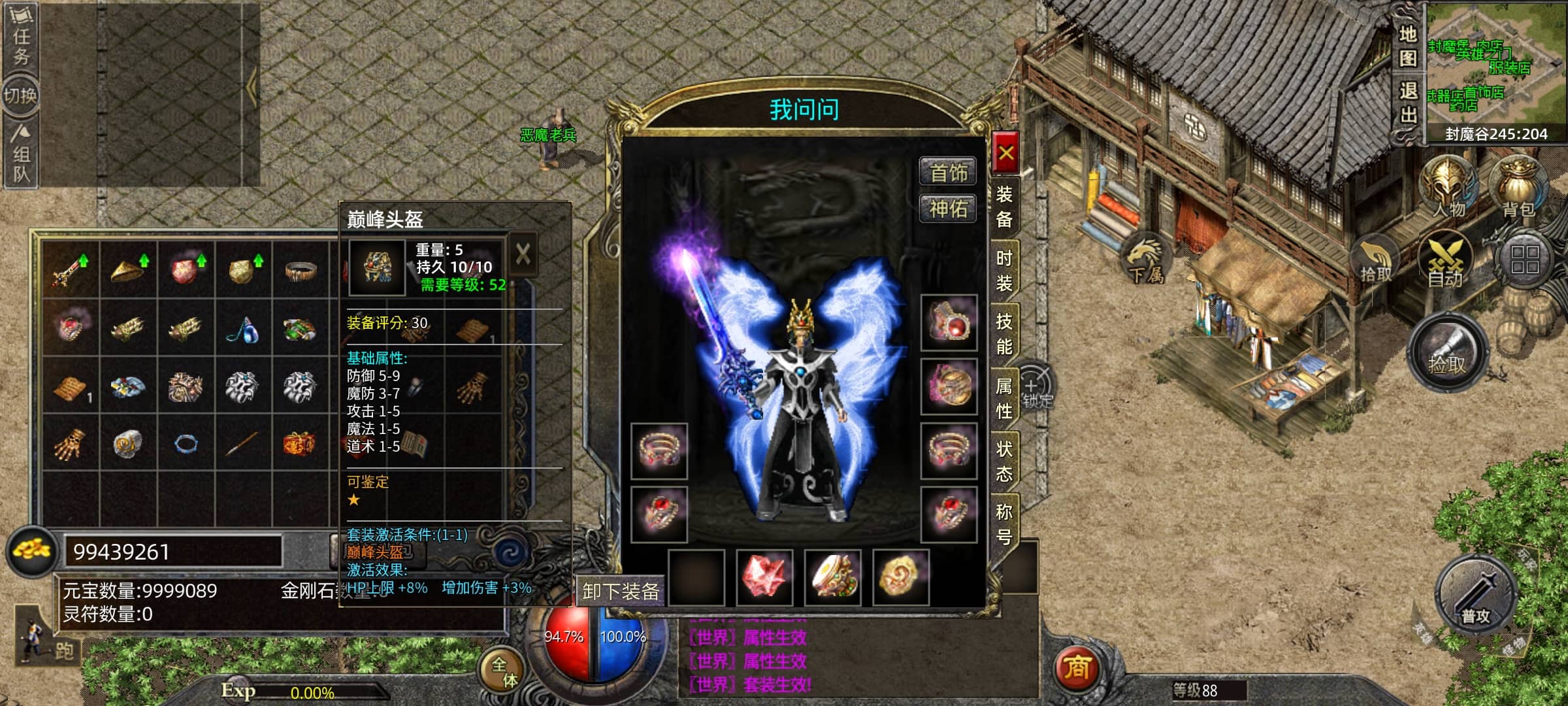
Task: Switch to the 时装 fashion tab
Action: click(x=1004, y=270)
